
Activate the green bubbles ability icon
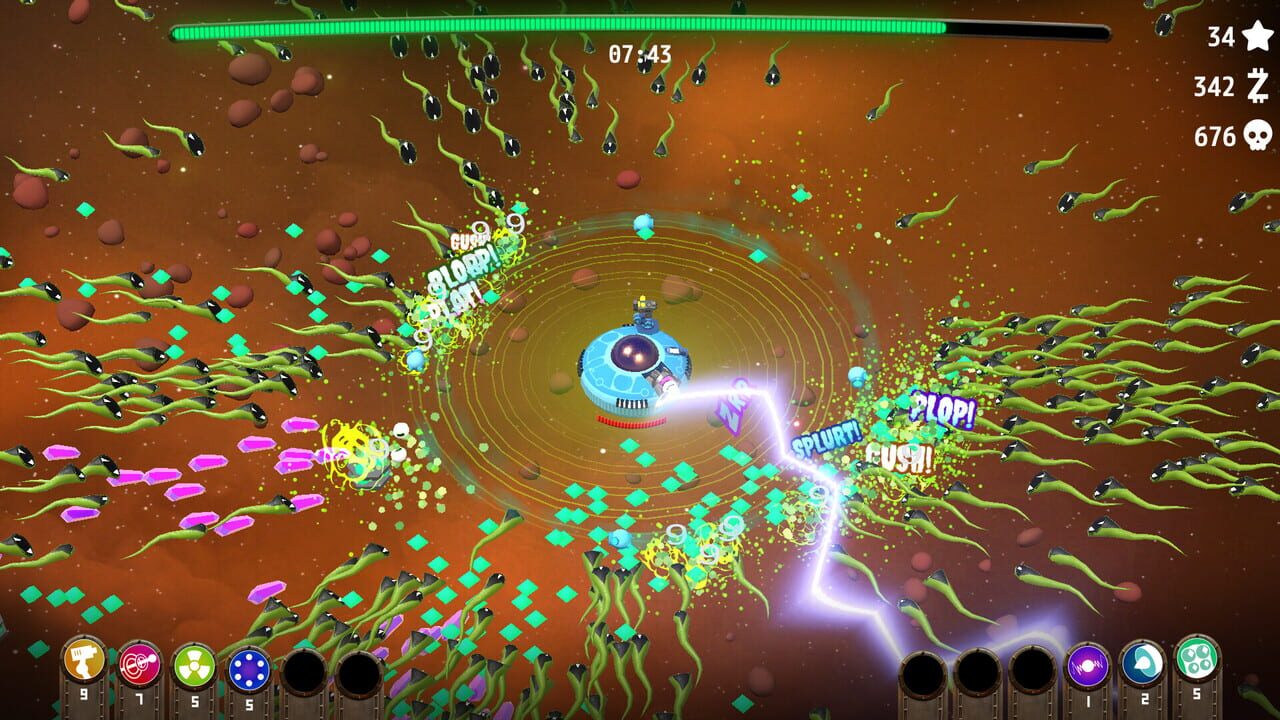[1195, 660]
